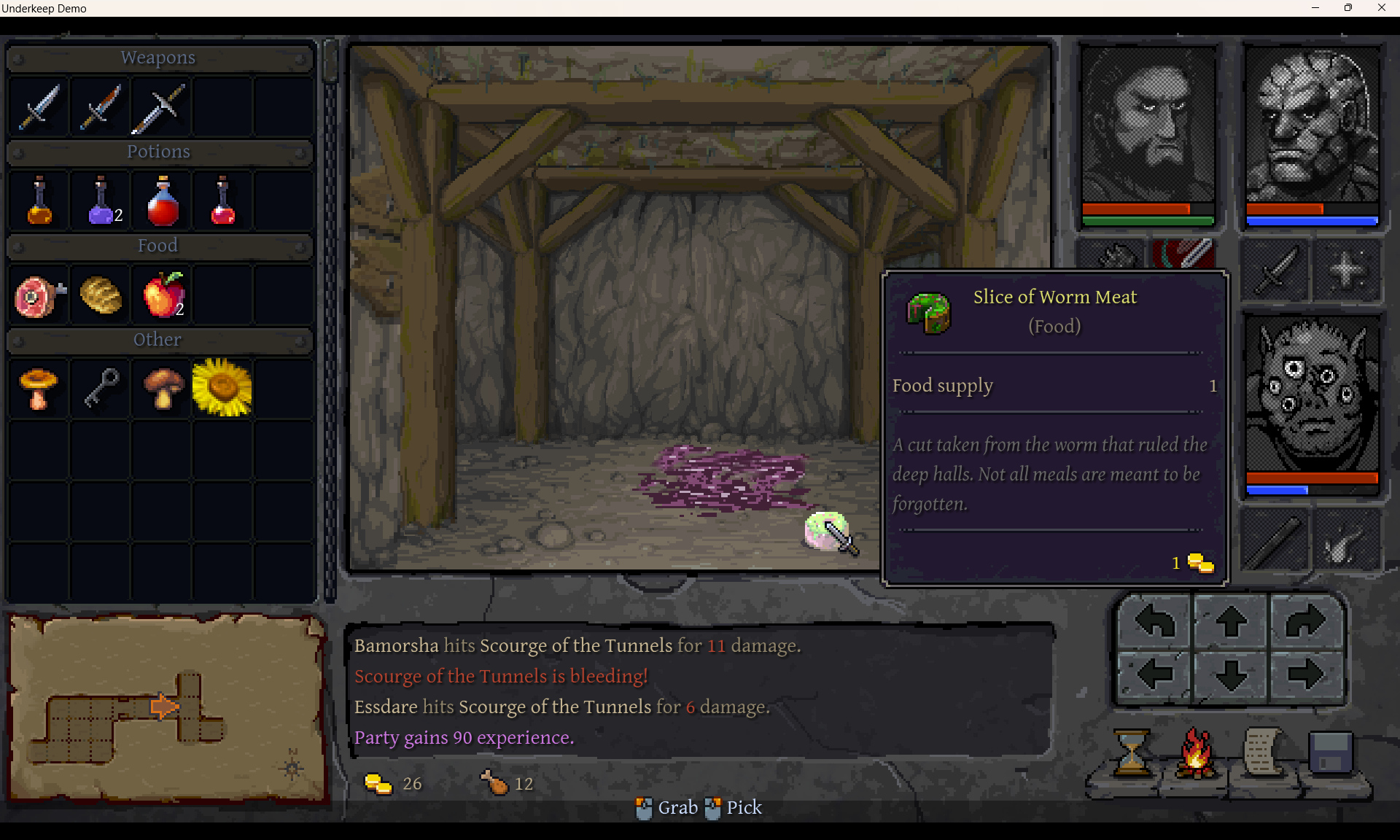Click the red apple stack

(x=163, y=295)
